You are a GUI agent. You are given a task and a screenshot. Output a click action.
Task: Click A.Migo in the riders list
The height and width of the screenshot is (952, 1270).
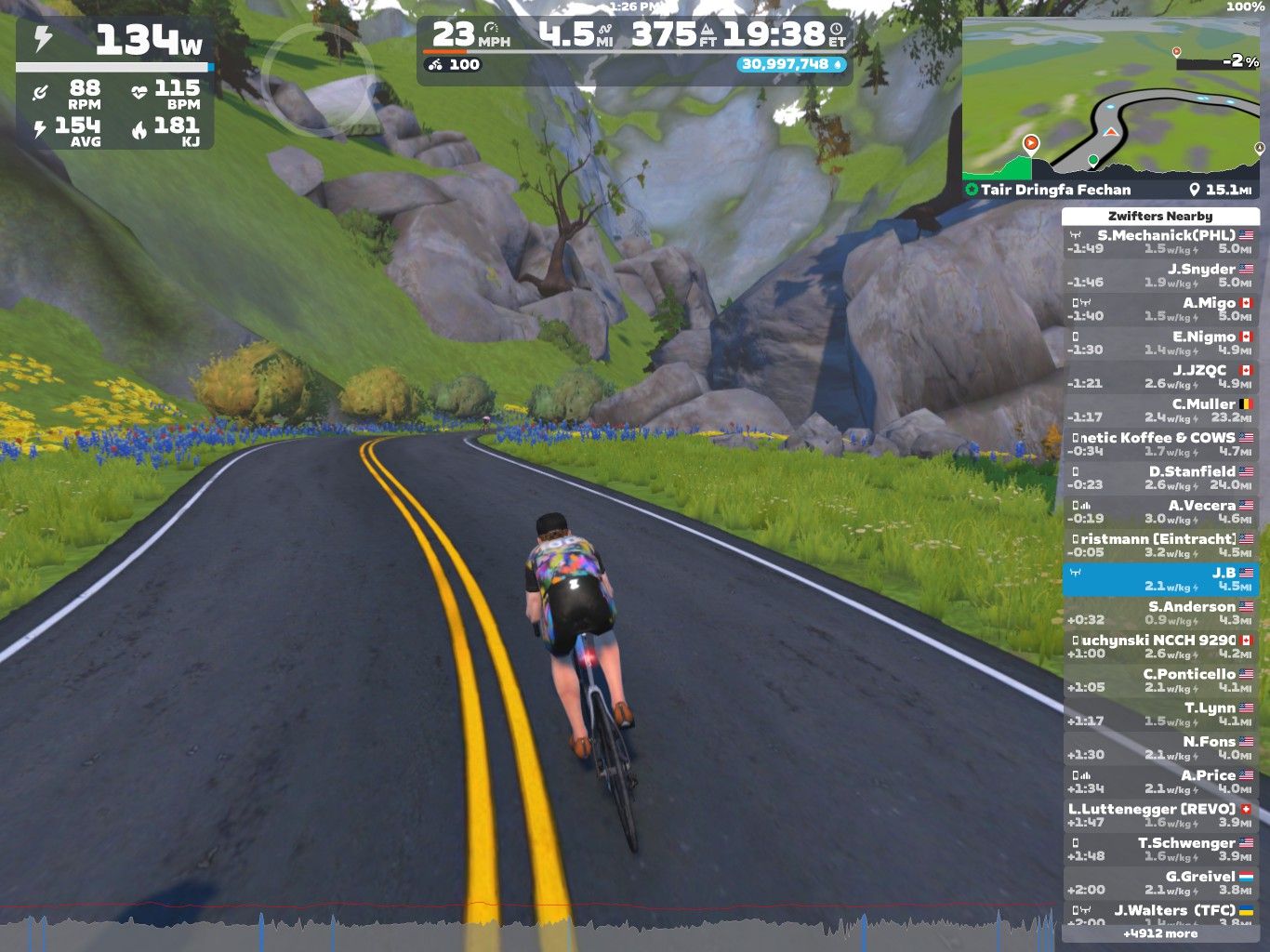(x=1160, y=310)
